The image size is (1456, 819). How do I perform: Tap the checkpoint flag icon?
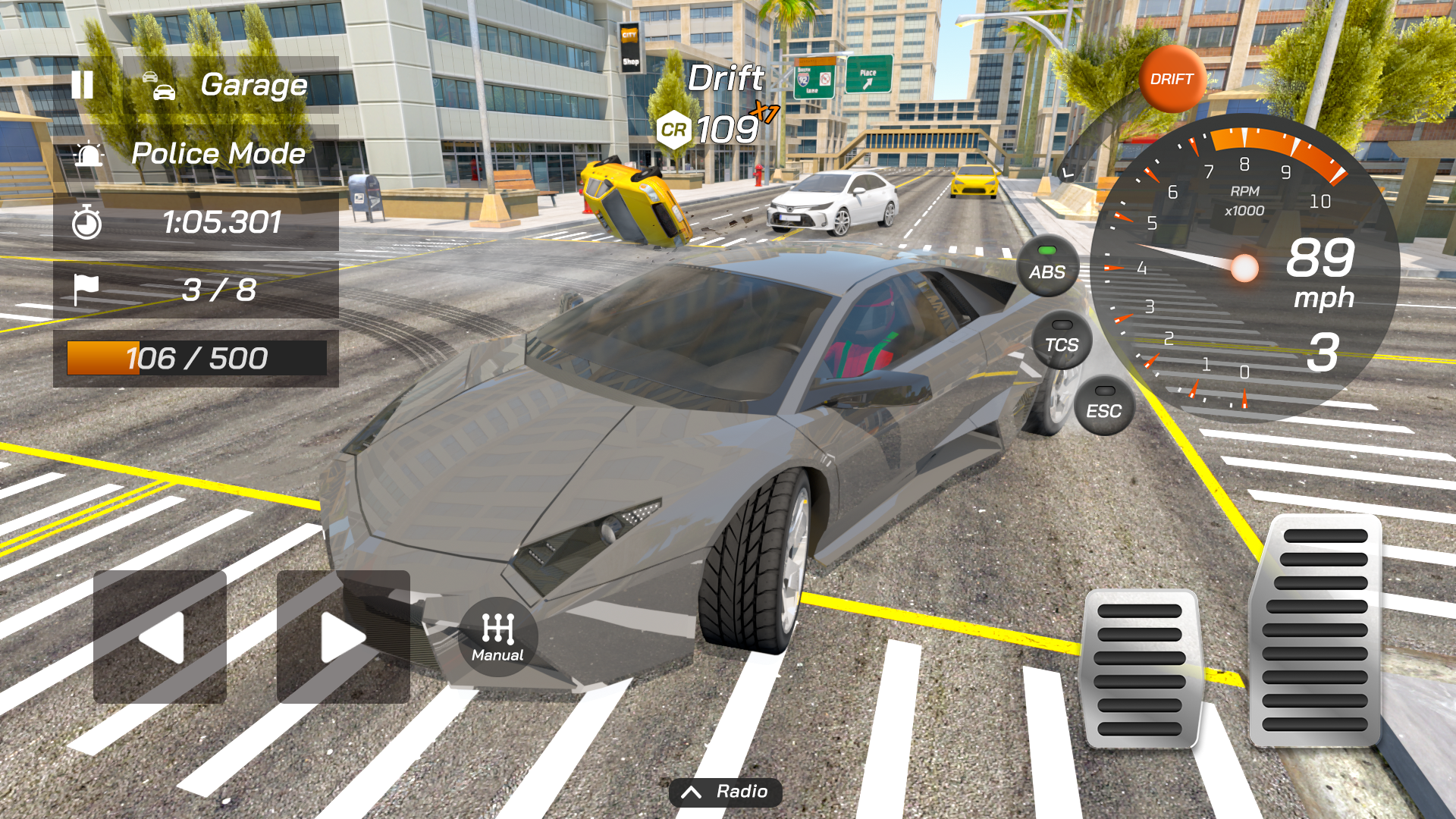point(86,288)
